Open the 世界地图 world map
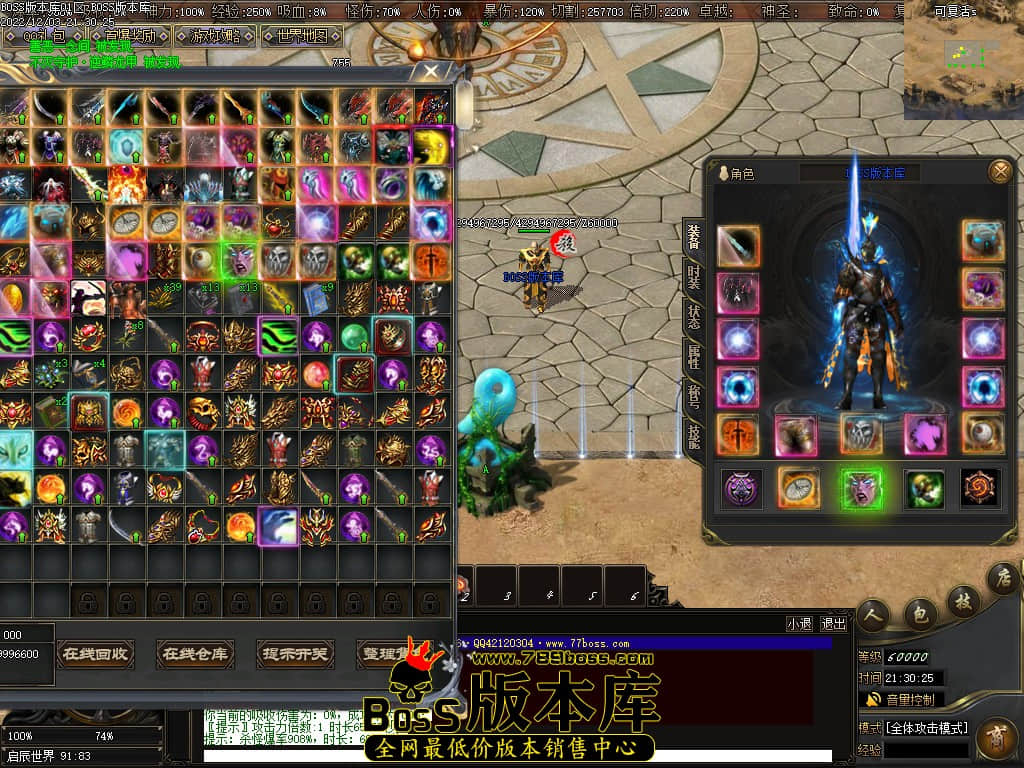Image resolution: width=1024 pixels, height=768 pixels. pyautogui.click(x=301, y=36)
